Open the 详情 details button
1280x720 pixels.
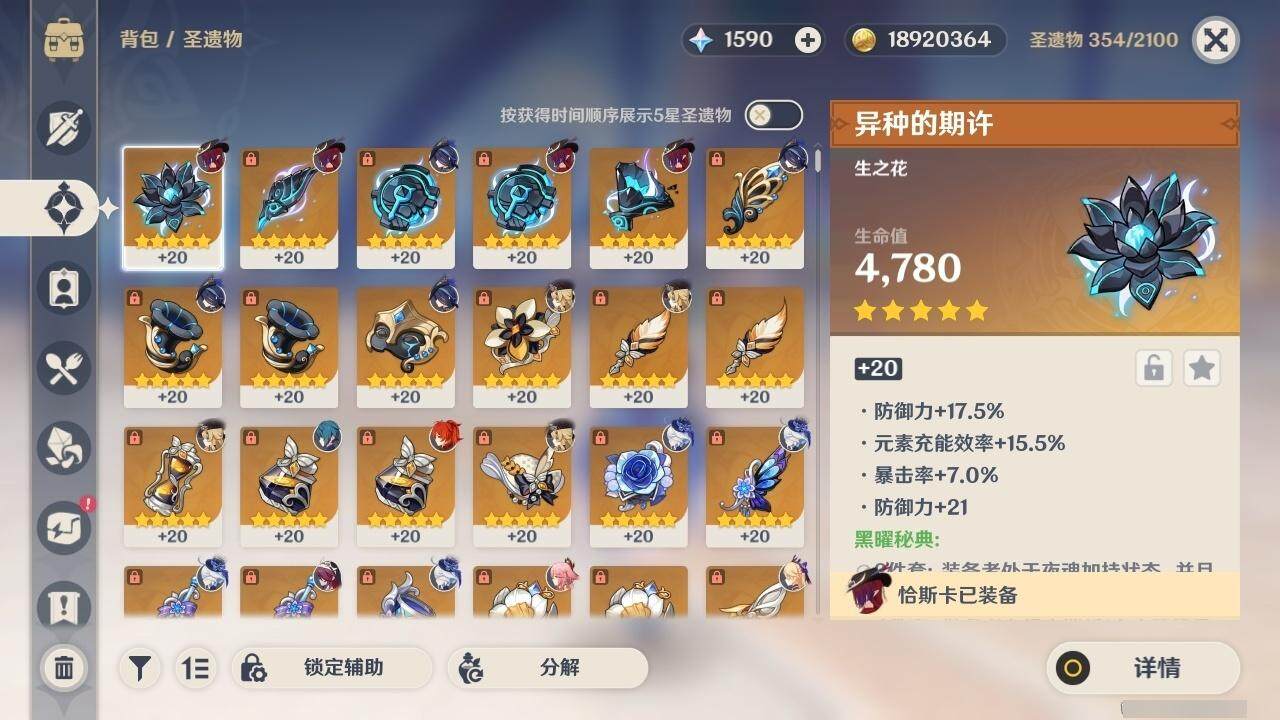pos(1143,668)
